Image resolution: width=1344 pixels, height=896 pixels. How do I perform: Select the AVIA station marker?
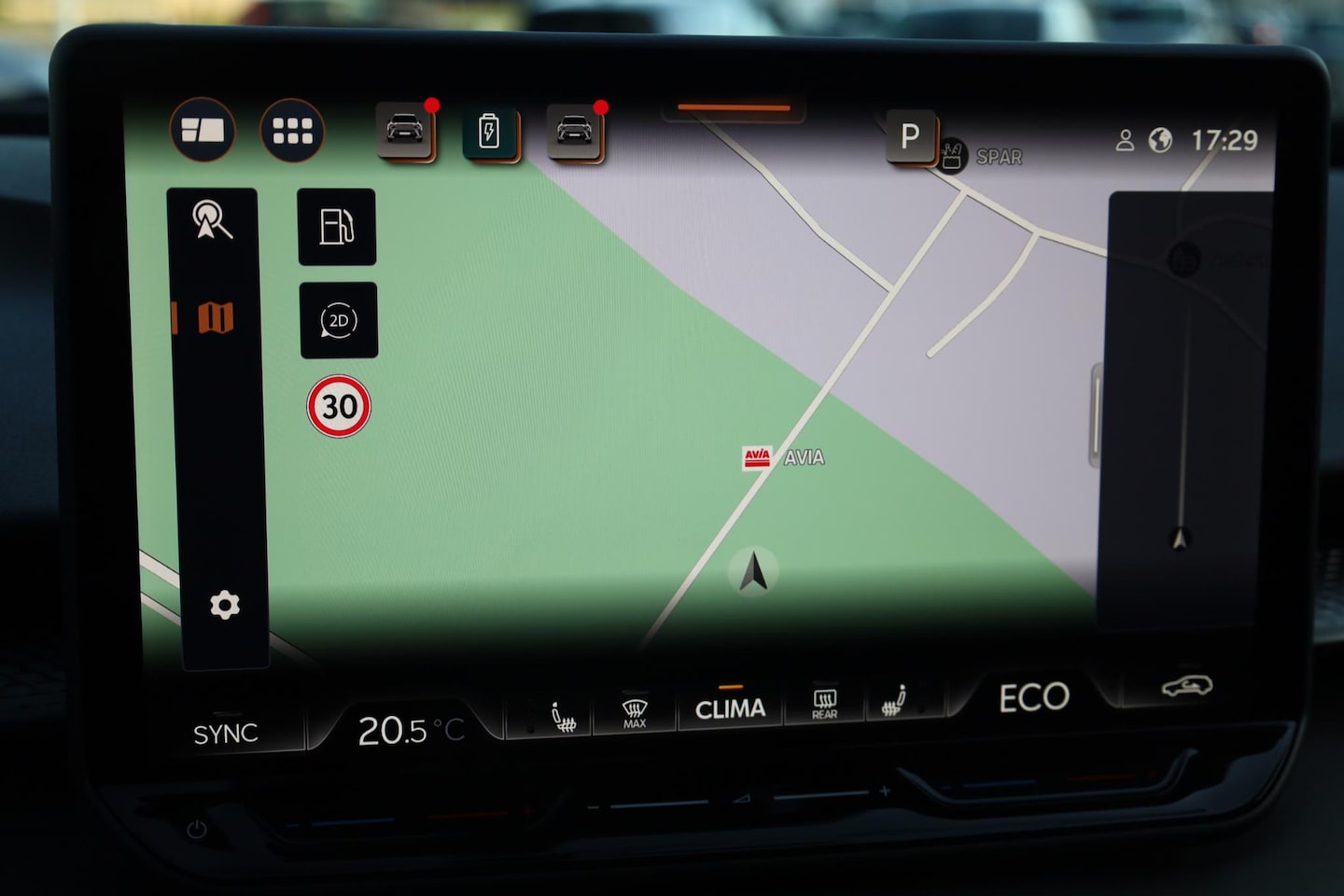(x=757, y=457)
